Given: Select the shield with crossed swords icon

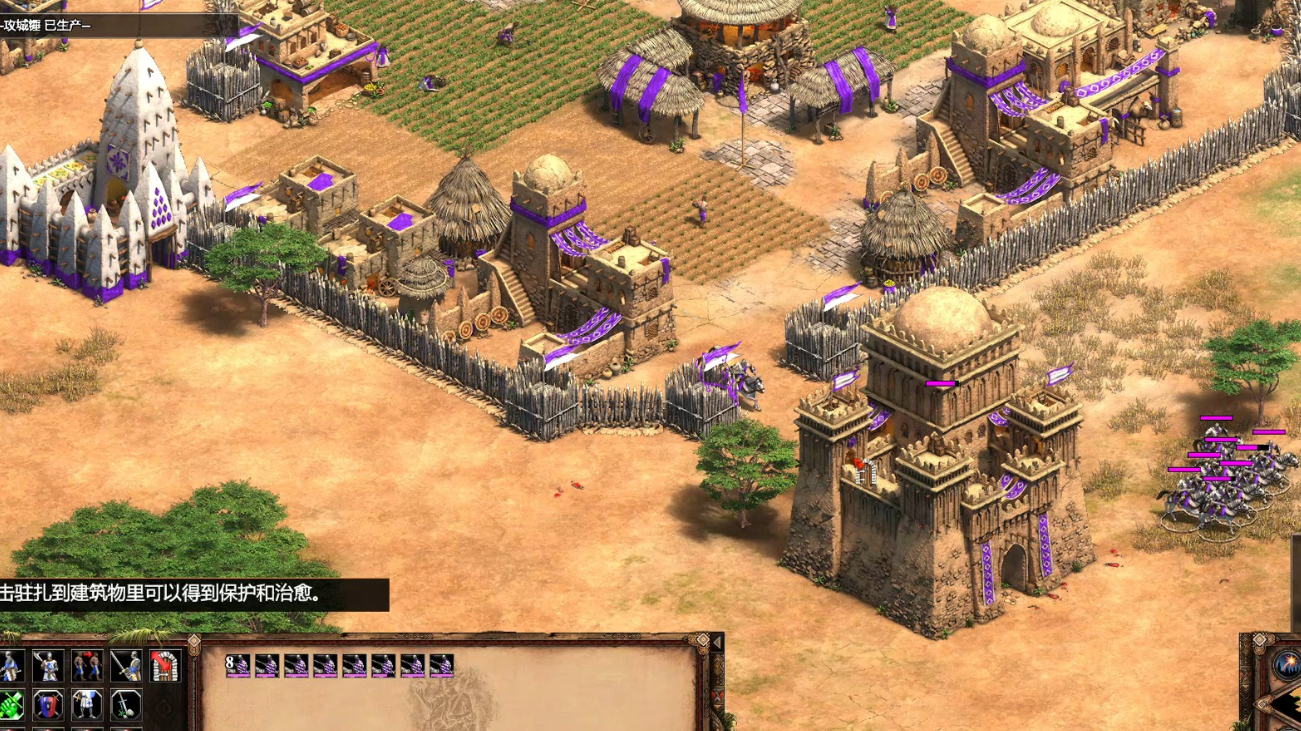Looking at the screenshot, I should pyautogui.click(x=48, y=705).
